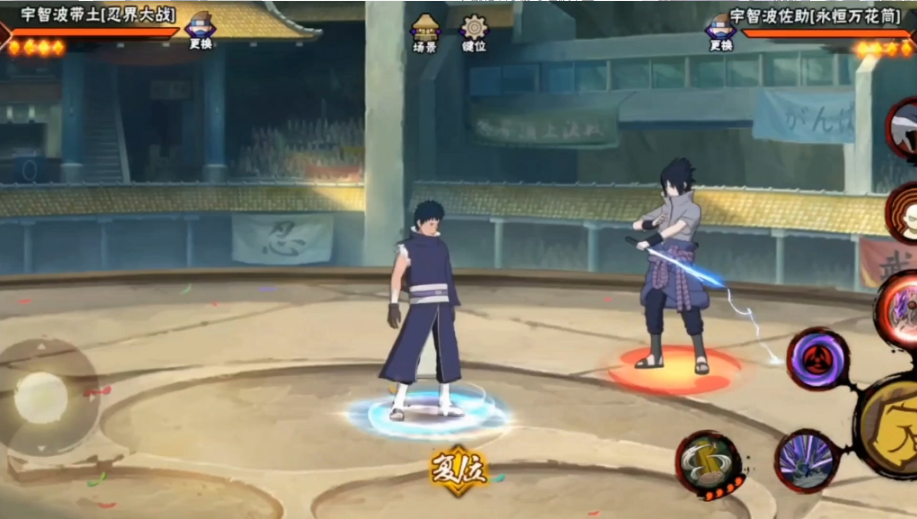Activate the purple Susanoo skill icon
This screenshot has height=519, width=917.
click(x=806, y=460)
